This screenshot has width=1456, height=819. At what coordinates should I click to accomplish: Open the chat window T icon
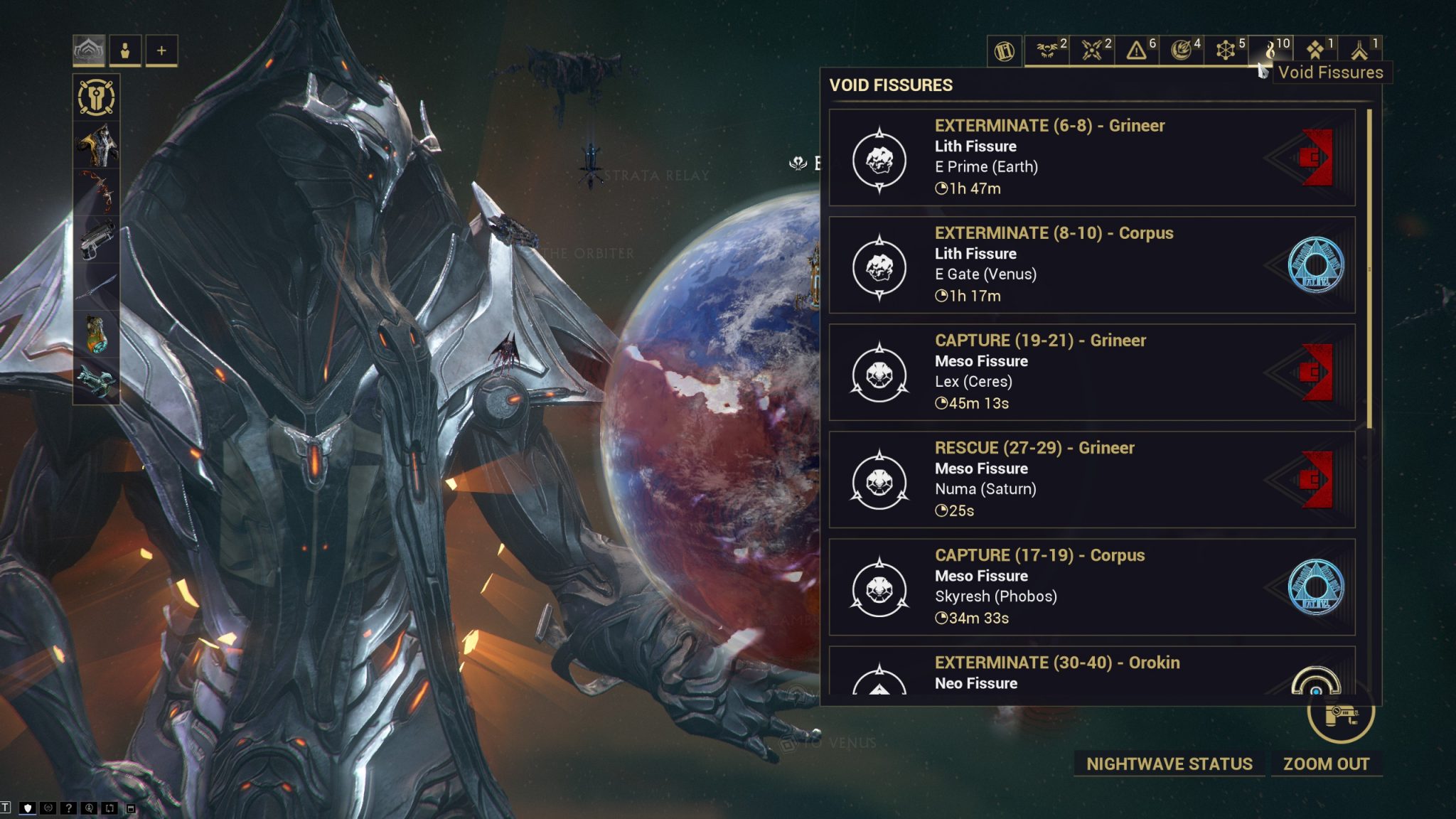[x=6, y=808]
